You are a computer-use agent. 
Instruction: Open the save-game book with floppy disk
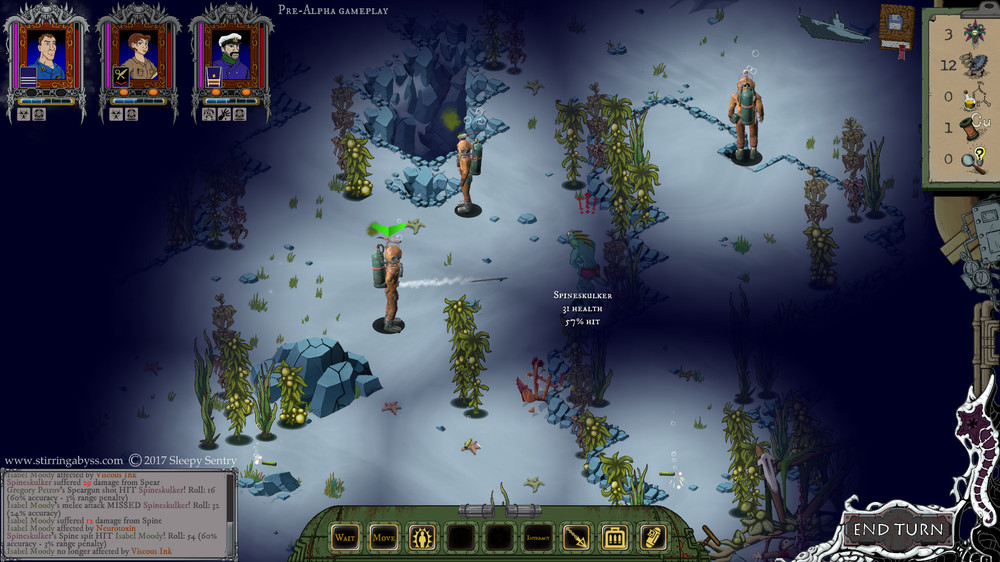pyautogui.click(x=896, y=28)
